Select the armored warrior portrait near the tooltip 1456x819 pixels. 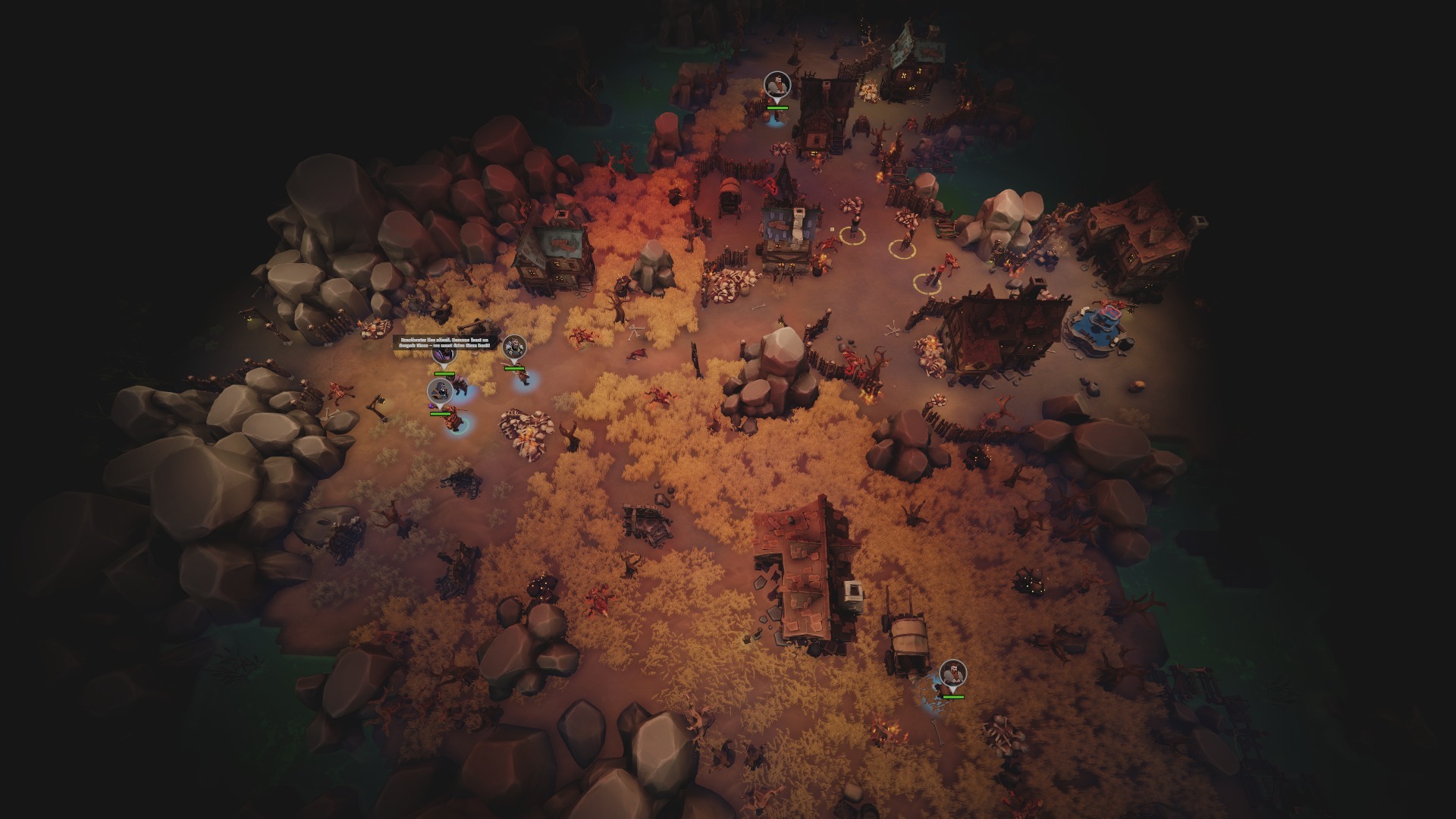coord(513,347)
